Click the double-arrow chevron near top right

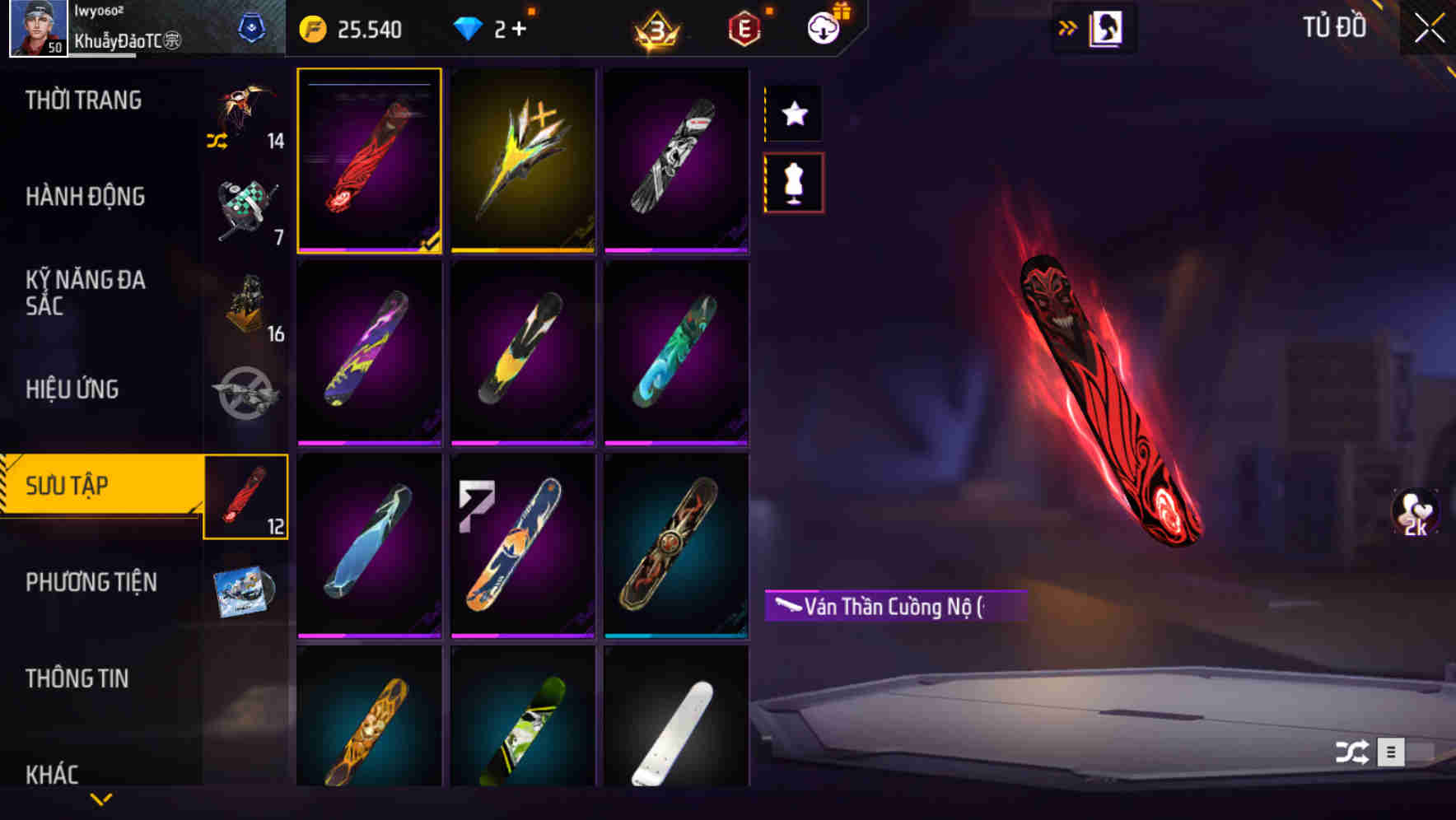pos(1068,27)
